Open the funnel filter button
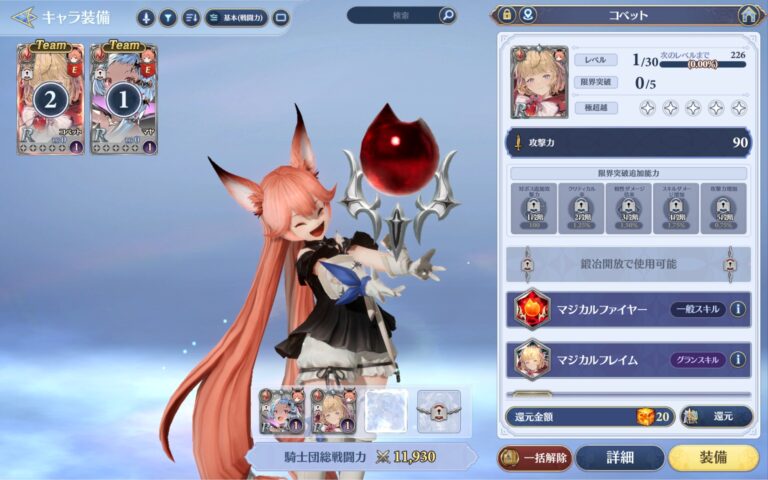The image size is (768, 480). tap(168, 17)
